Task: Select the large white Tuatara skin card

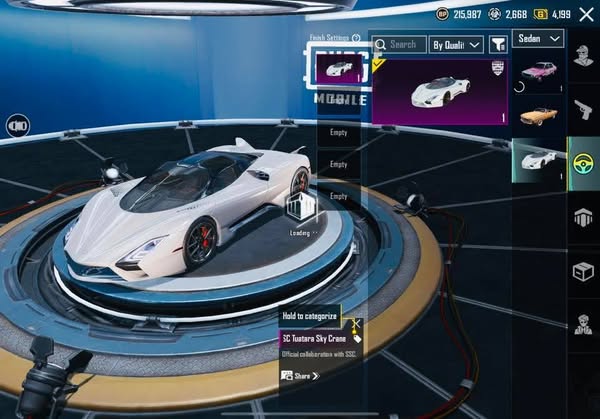Action: point(440,91)
